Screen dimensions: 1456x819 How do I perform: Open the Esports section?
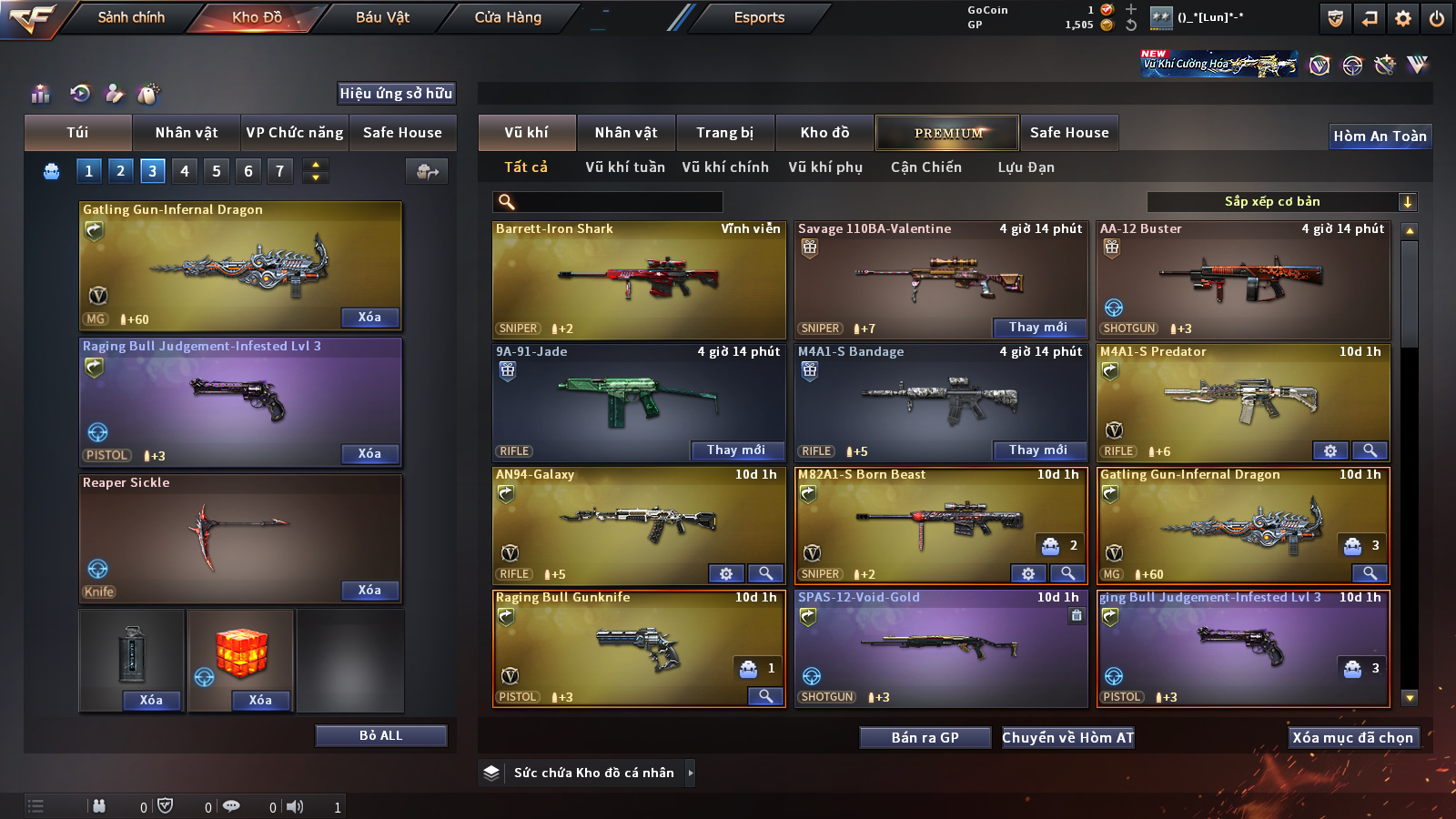click(759, 17)
